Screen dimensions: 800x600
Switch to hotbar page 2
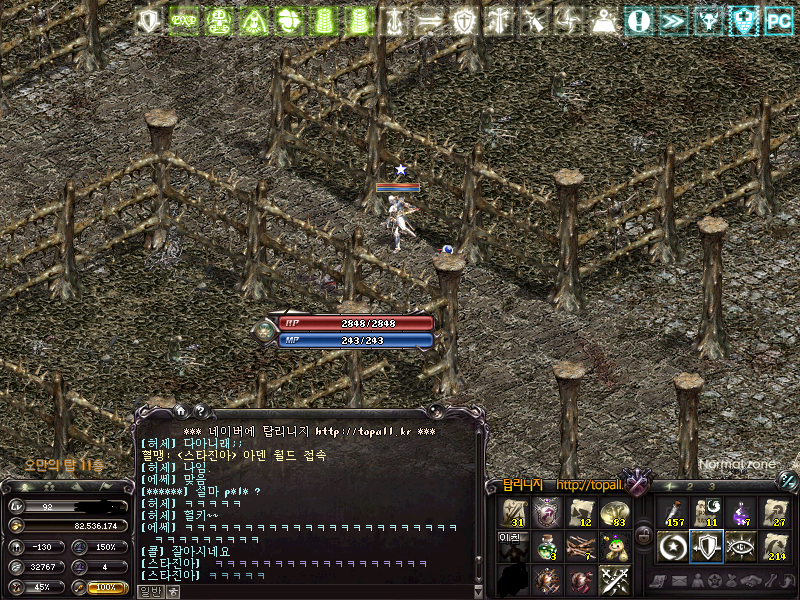click(689, 486)
